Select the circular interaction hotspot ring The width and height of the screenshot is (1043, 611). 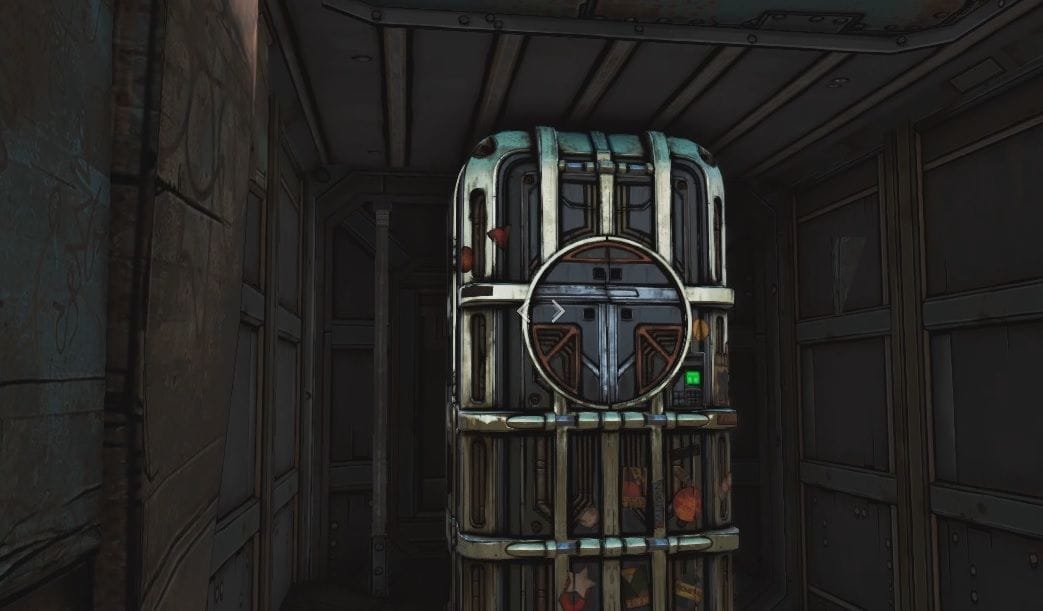(607, 322)
